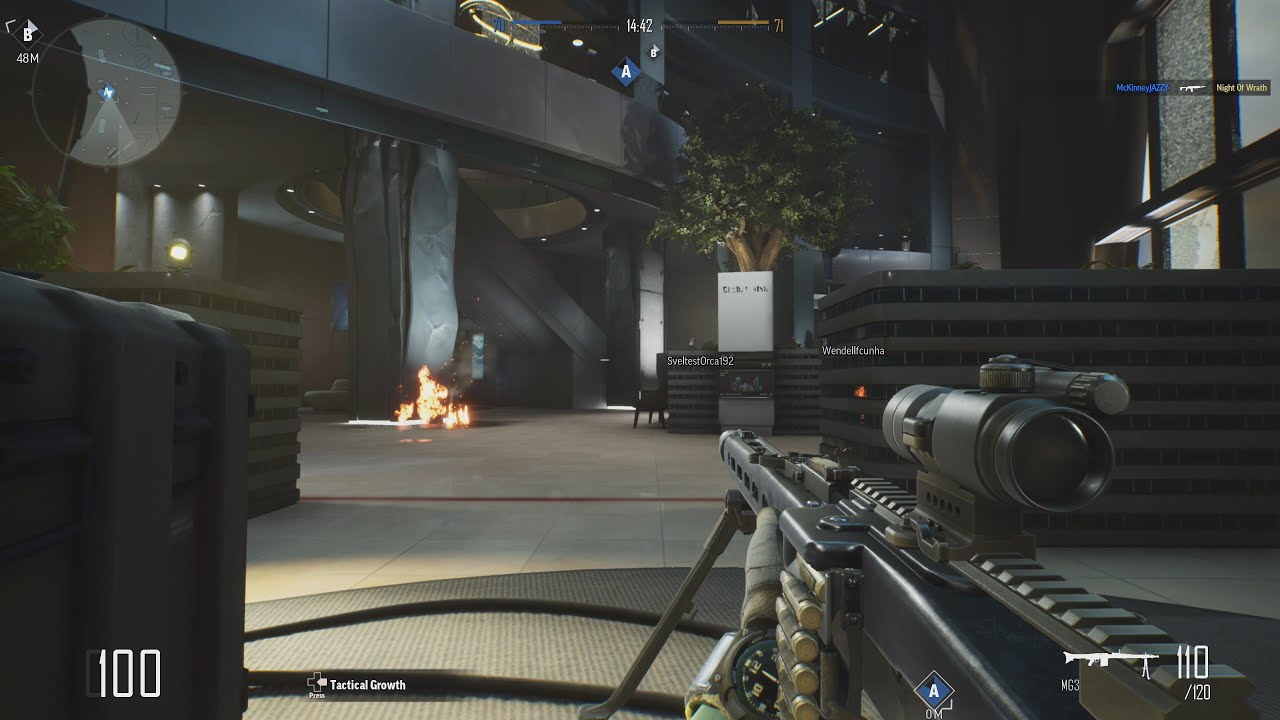Select the B objective marker beside the minimap
1280x720 pixels.
coord(28,34)
